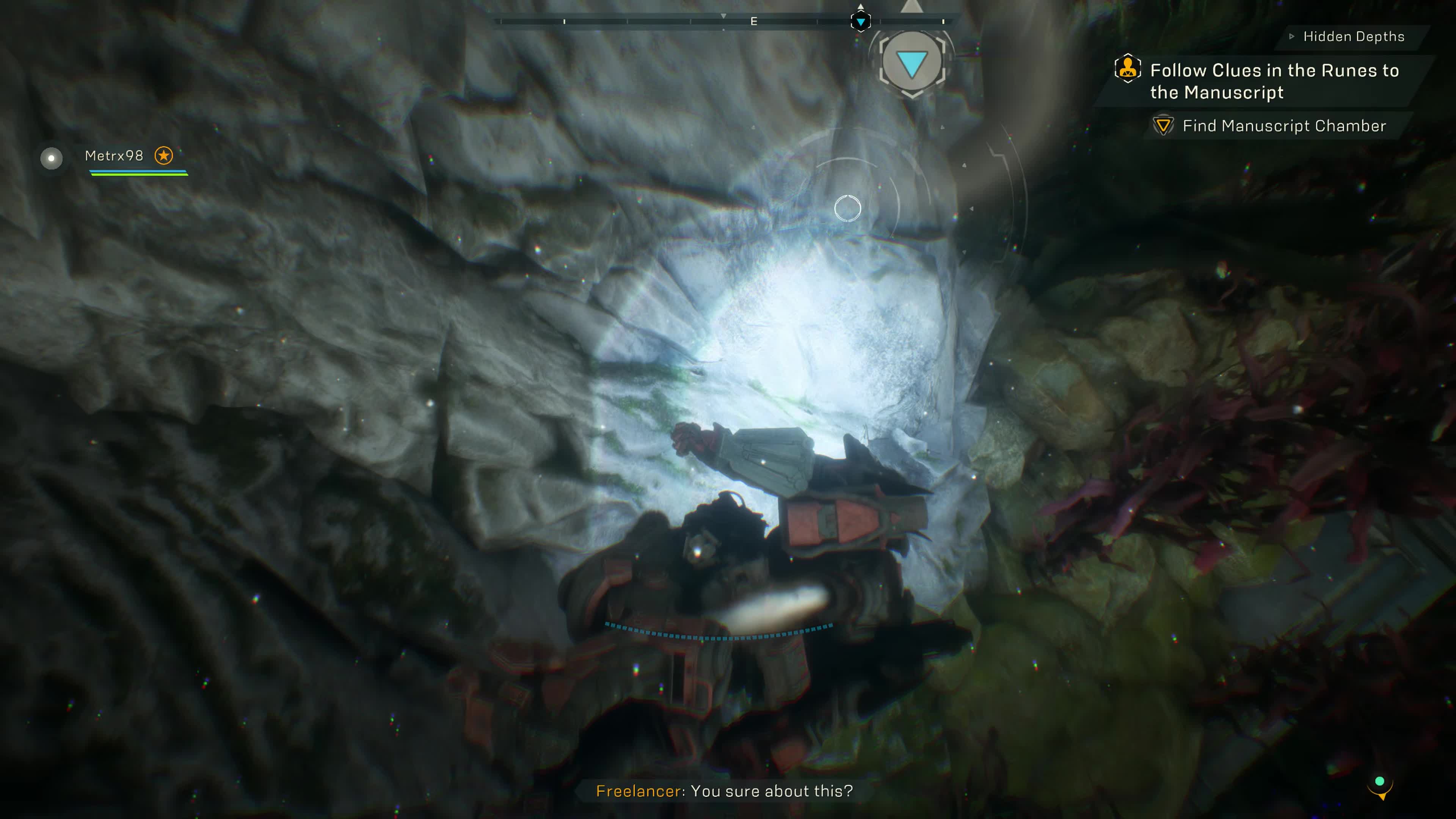Select the circular waypoint badge below the compass
The width and height of the screenshot is (1456, 819).
(913, 62)
